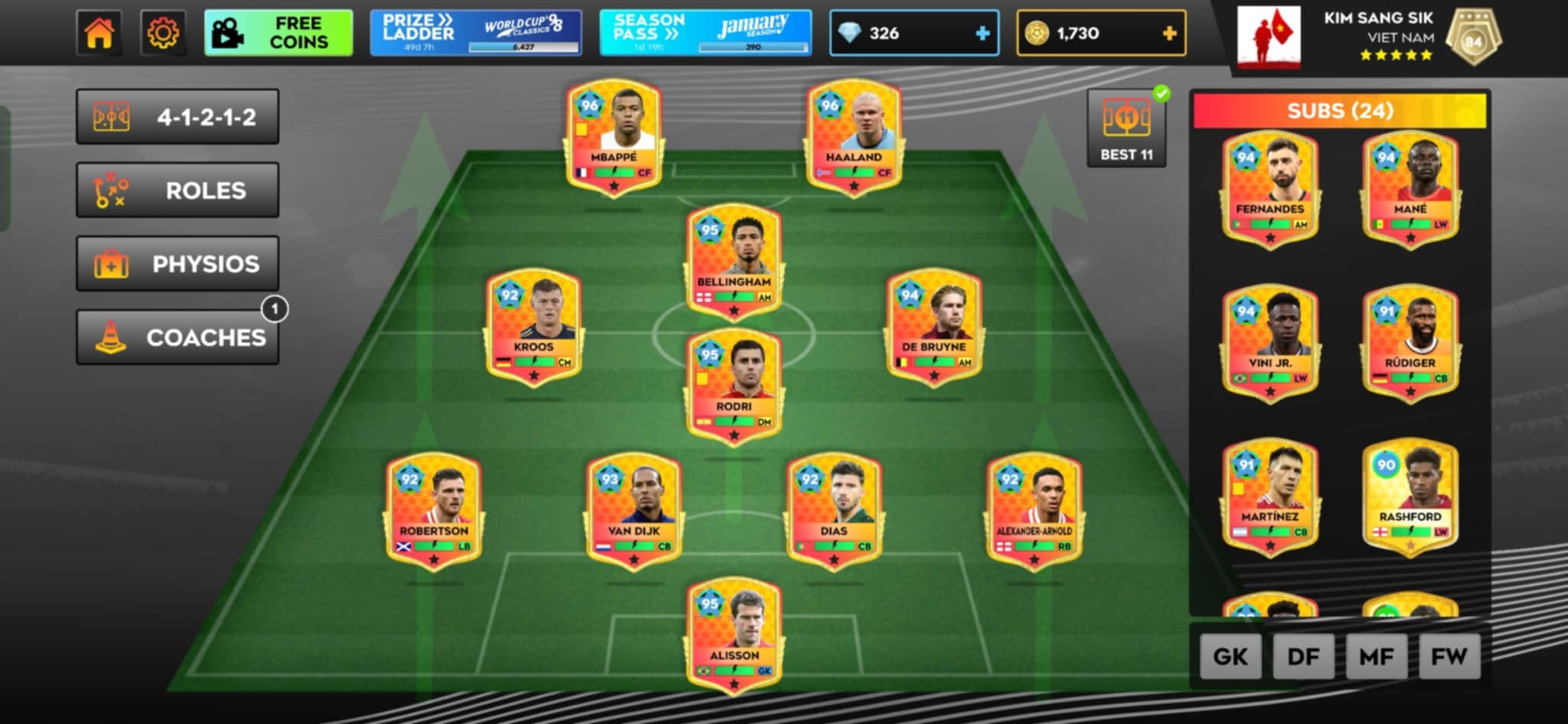Filter subs by DF
1568x724 pixels.
pos(1303,657)
